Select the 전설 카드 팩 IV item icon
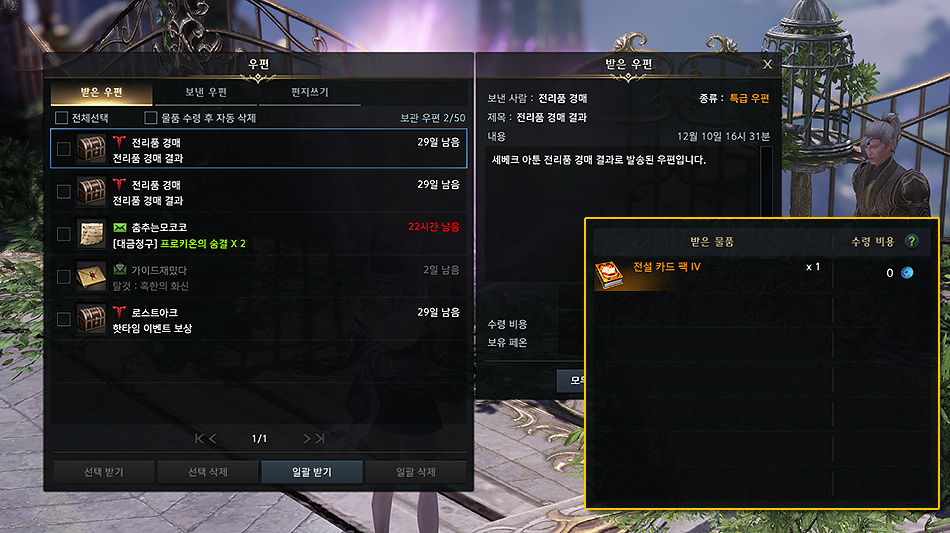This screenshot has height=533, width=950. click(x=611, y=274)
